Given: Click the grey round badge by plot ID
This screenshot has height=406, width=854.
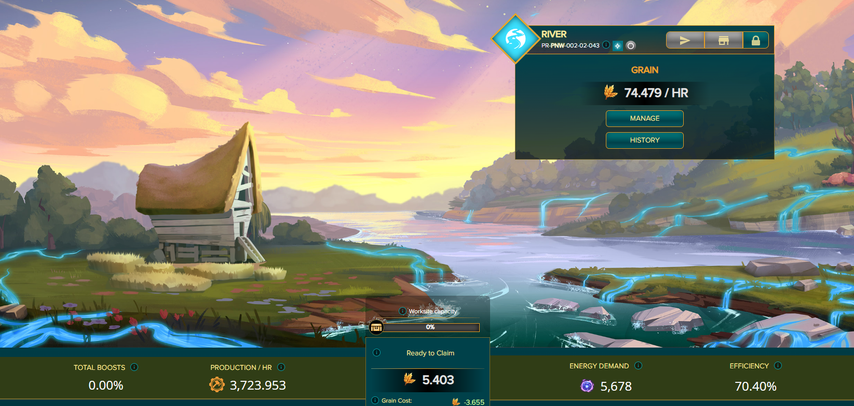Looking at the screenshot, I should [631, 46].
